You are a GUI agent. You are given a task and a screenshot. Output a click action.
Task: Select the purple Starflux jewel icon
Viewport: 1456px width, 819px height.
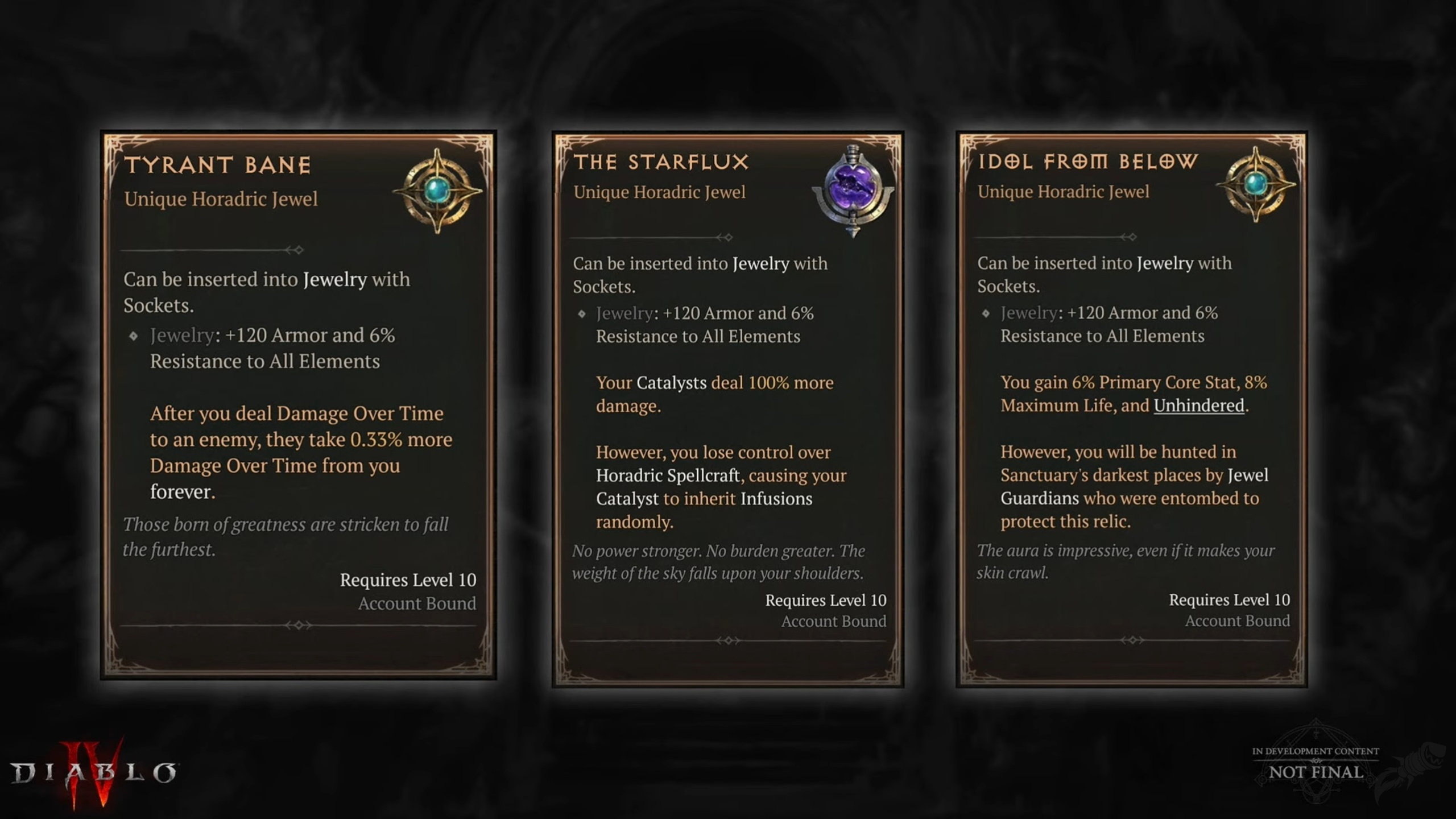pos(853,188)
